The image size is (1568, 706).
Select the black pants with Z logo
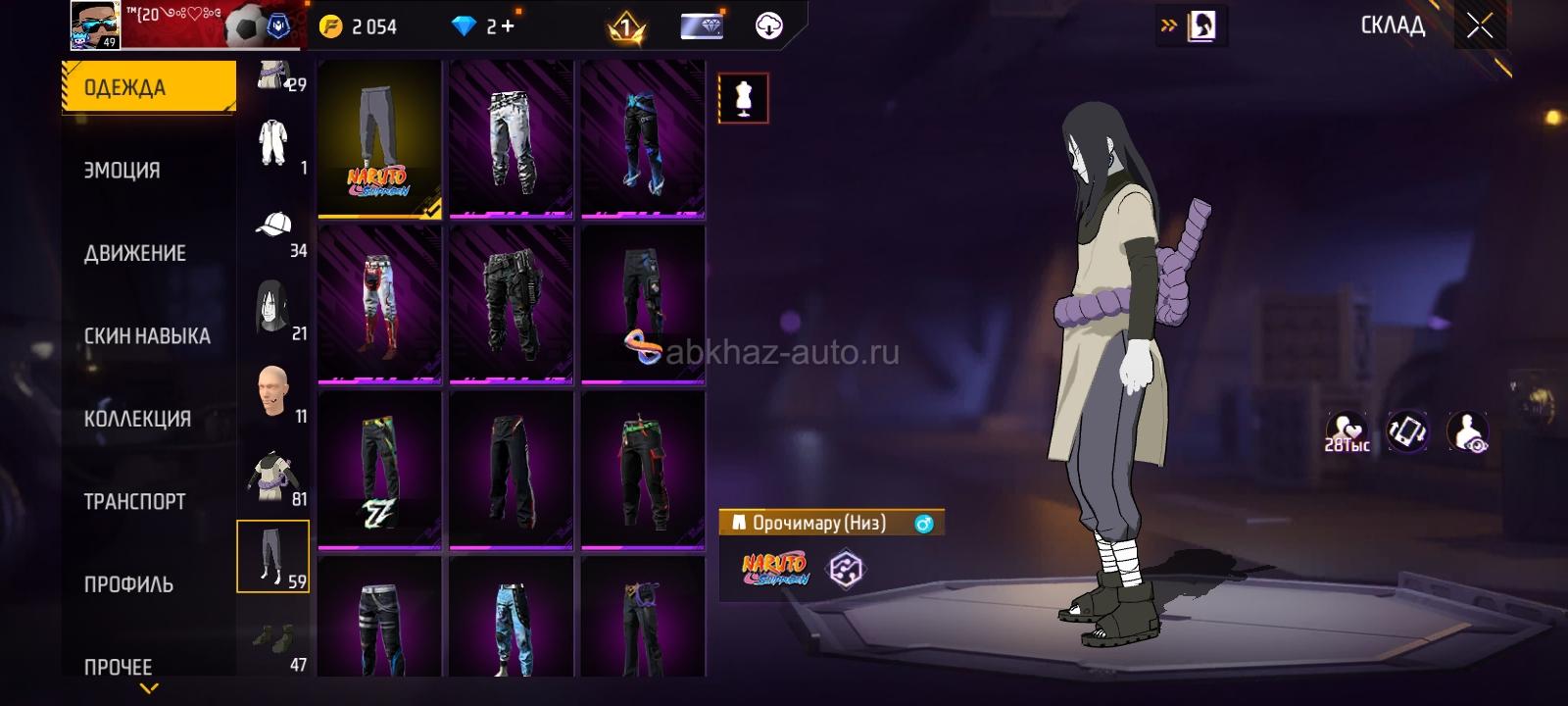[x=379, y=471]
